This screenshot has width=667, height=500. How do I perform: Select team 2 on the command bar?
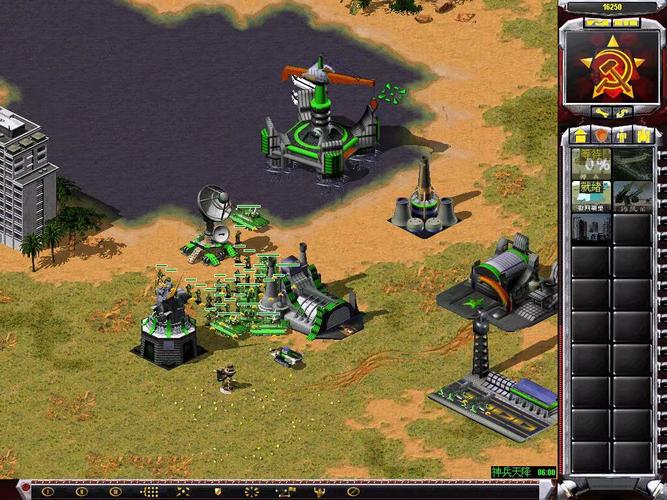coord(81,492)
